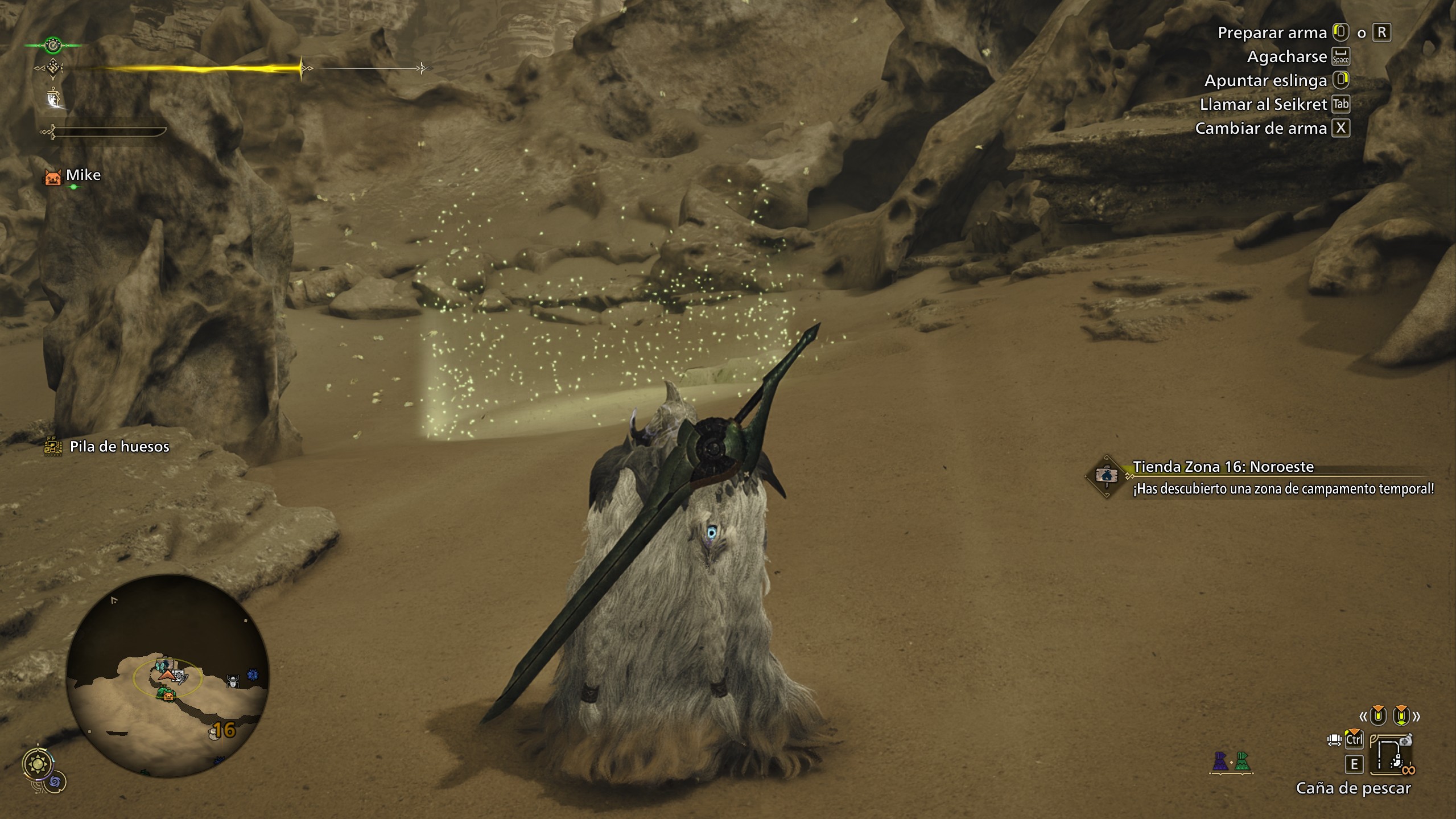Open the circular minimap
This screenshot has width=1456, height=819.
click(167, 675)
